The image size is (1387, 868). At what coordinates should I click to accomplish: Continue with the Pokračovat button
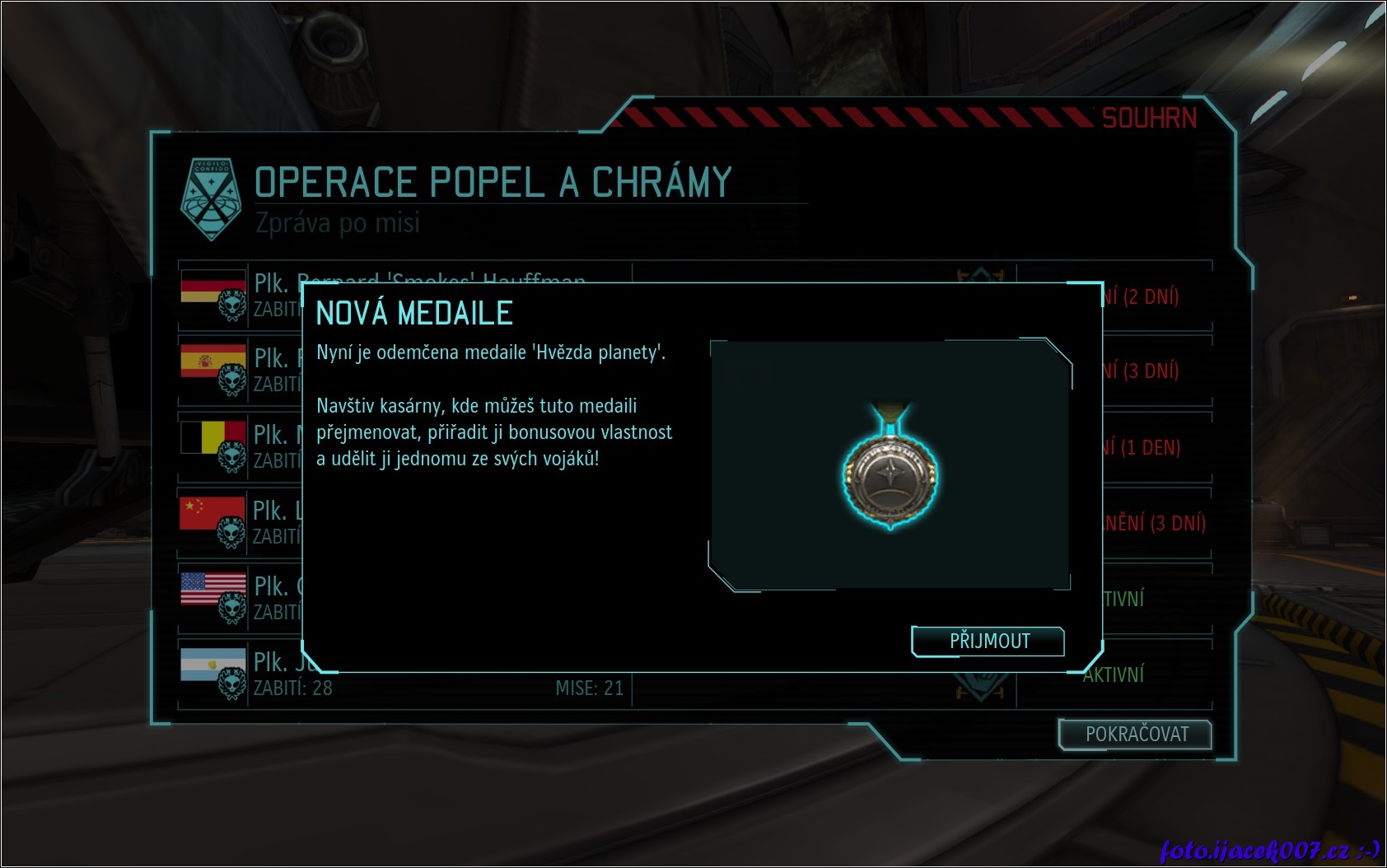[x=1136, y=735]
